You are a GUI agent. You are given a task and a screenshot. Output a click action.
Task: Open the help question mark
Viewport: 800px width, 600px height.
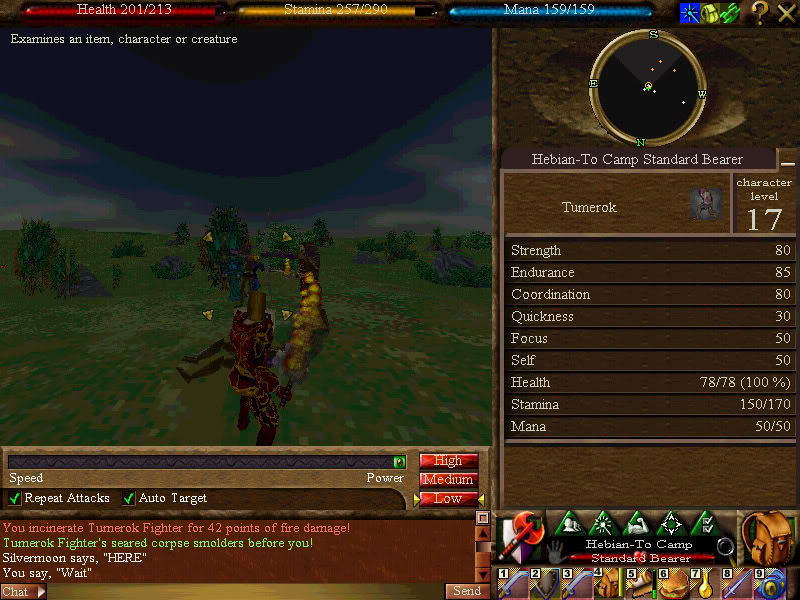(x=760, y=13)
